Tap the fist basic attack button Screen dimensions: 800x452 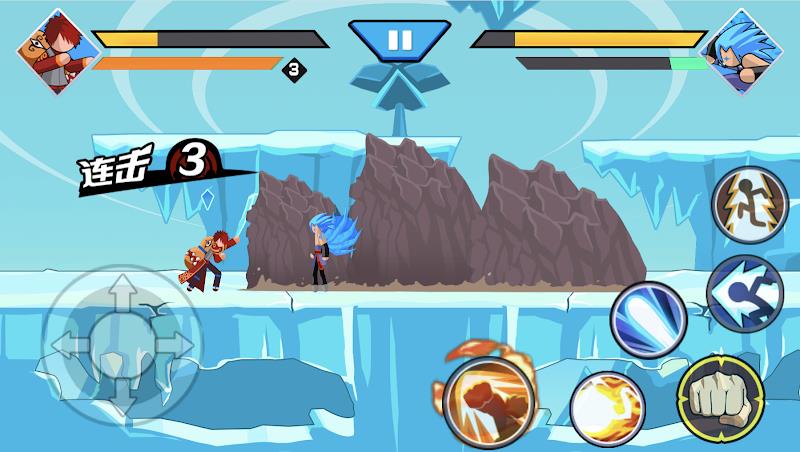tap(720, 395)
